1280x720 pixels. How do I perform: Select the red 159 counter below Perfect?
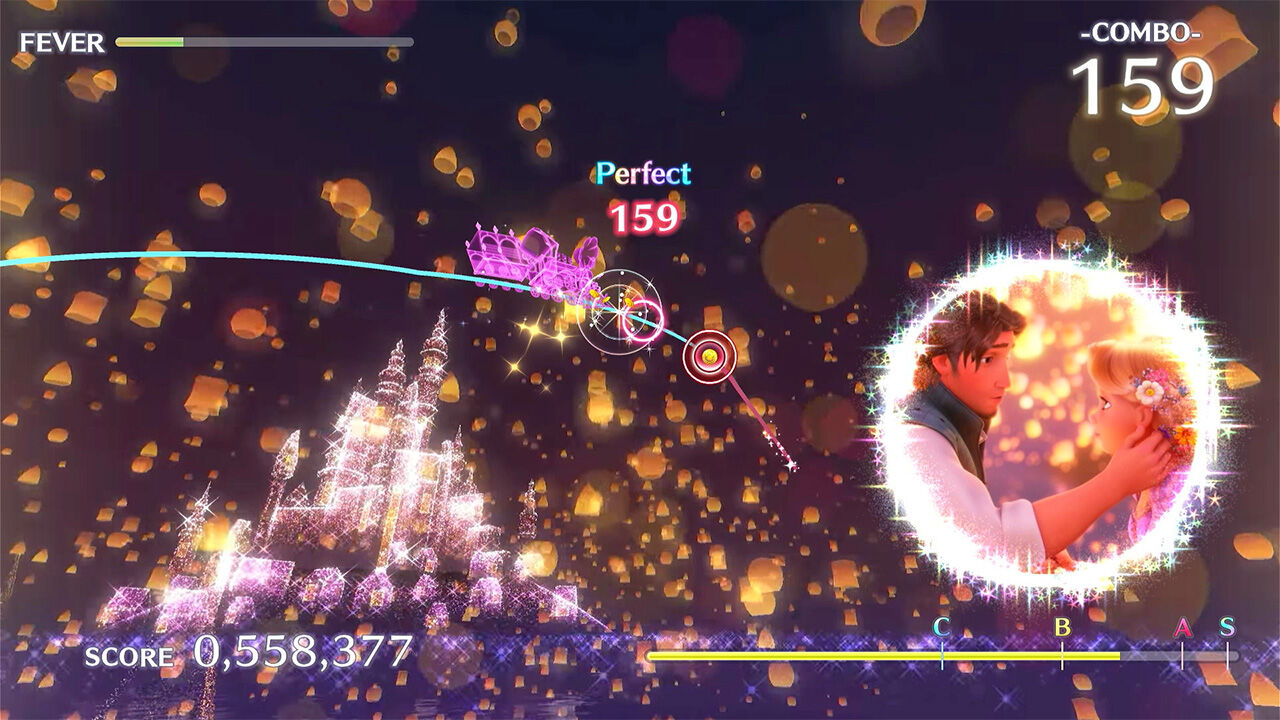[x=648, y=214]
